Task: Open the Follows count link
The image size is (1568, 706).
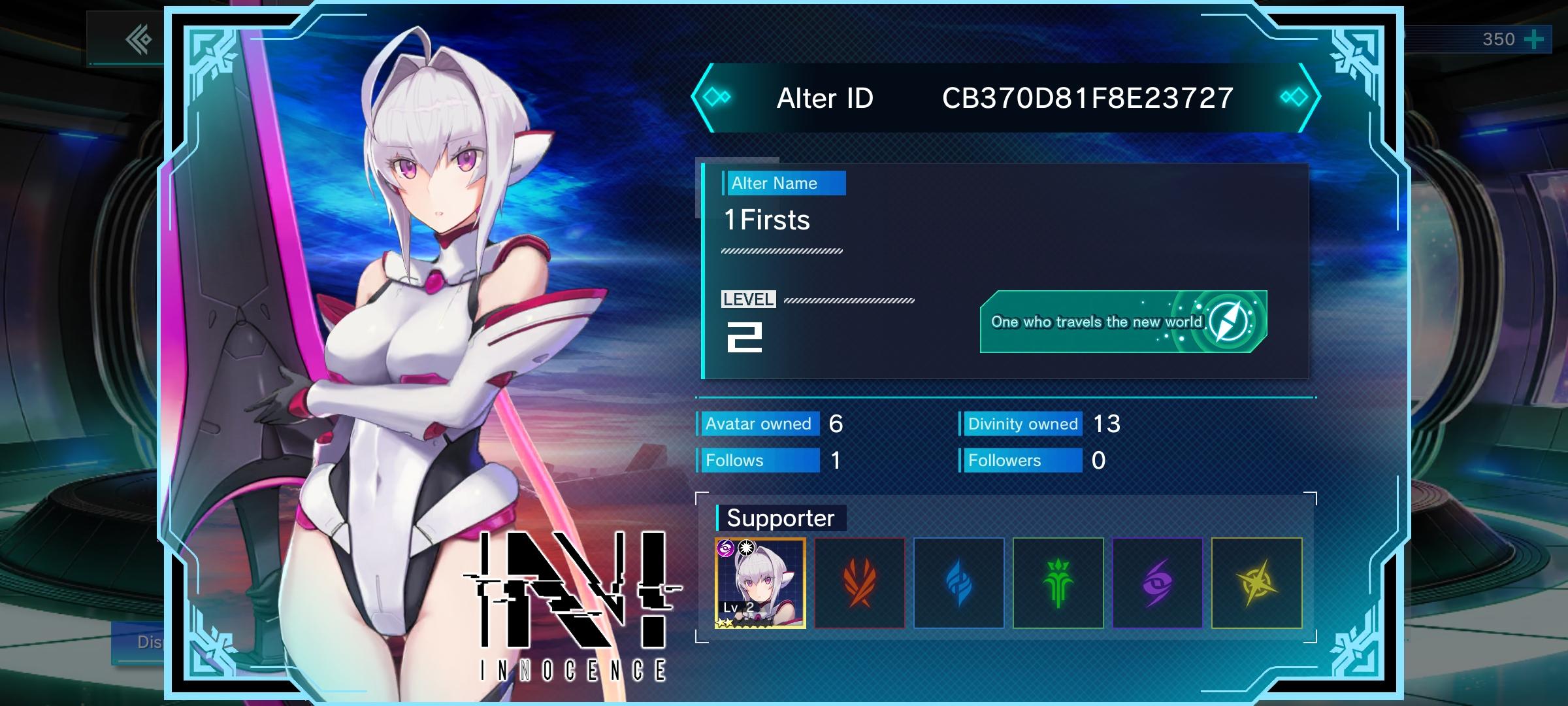Action: coord(758,460)
